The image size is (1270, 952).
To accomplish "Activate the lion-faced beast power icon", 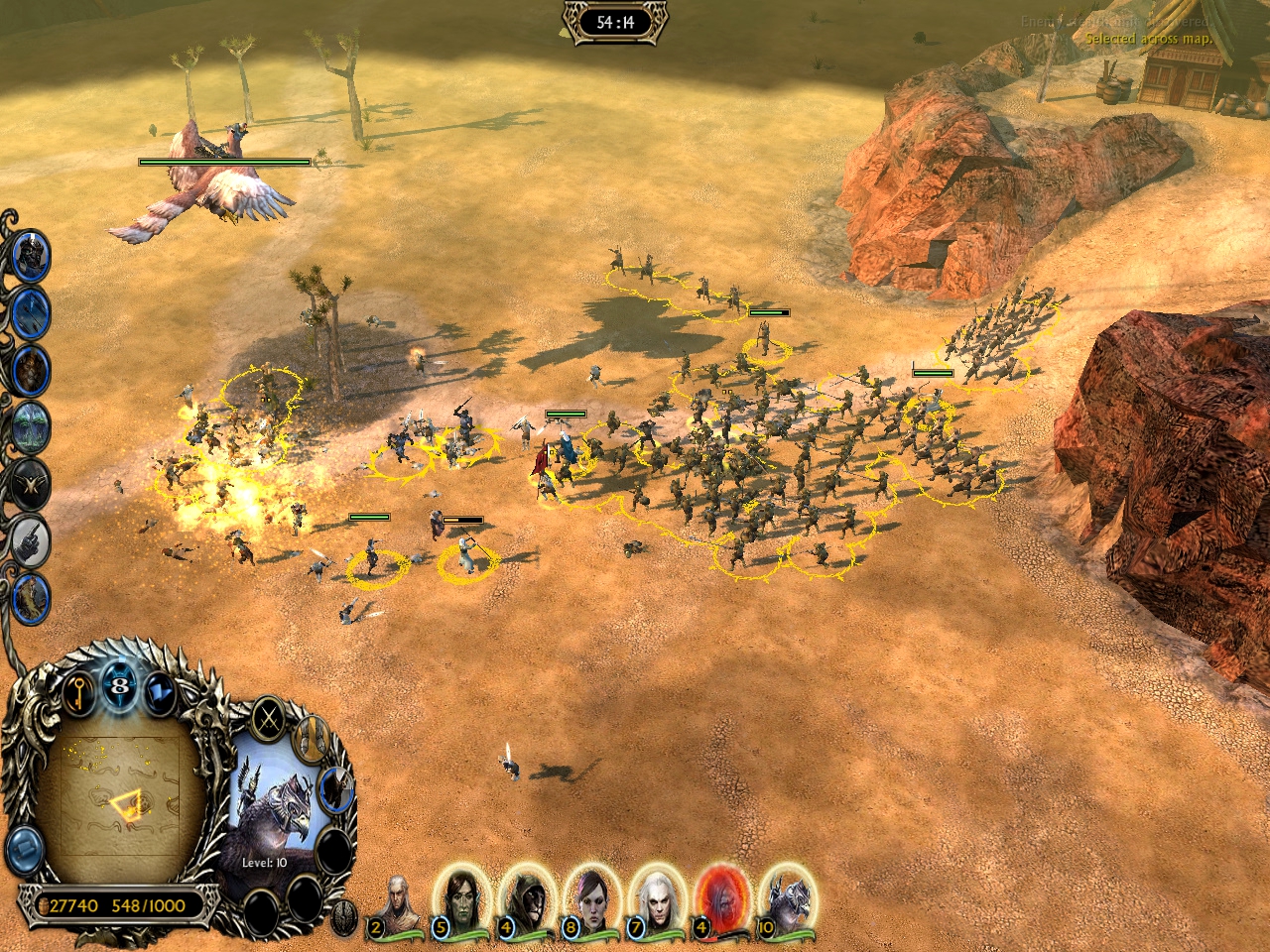I will 31,370.
